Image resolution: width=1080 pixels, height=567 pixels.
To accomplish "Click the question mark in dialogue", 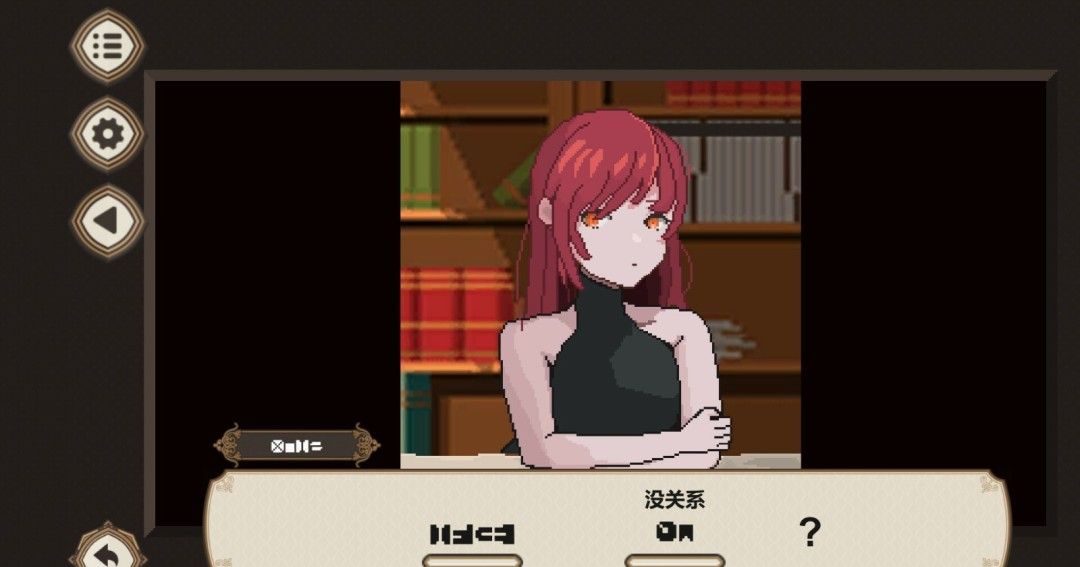I will coord(810,533).
